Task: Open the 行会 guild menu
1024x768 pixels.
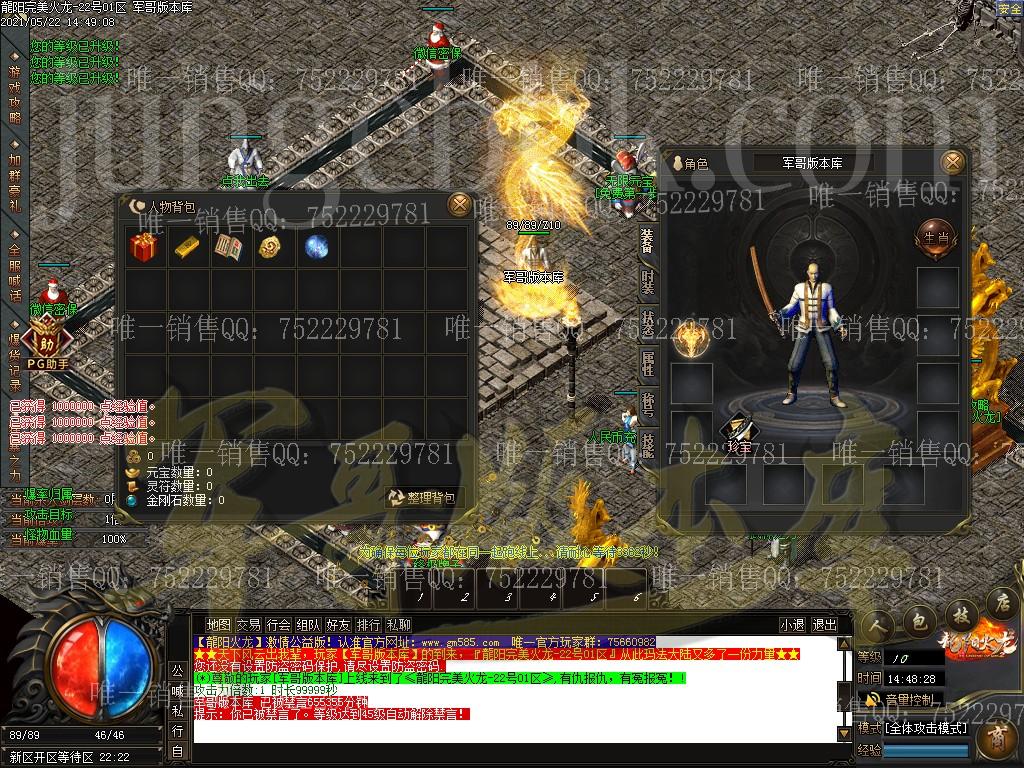Action: (279, 625)
